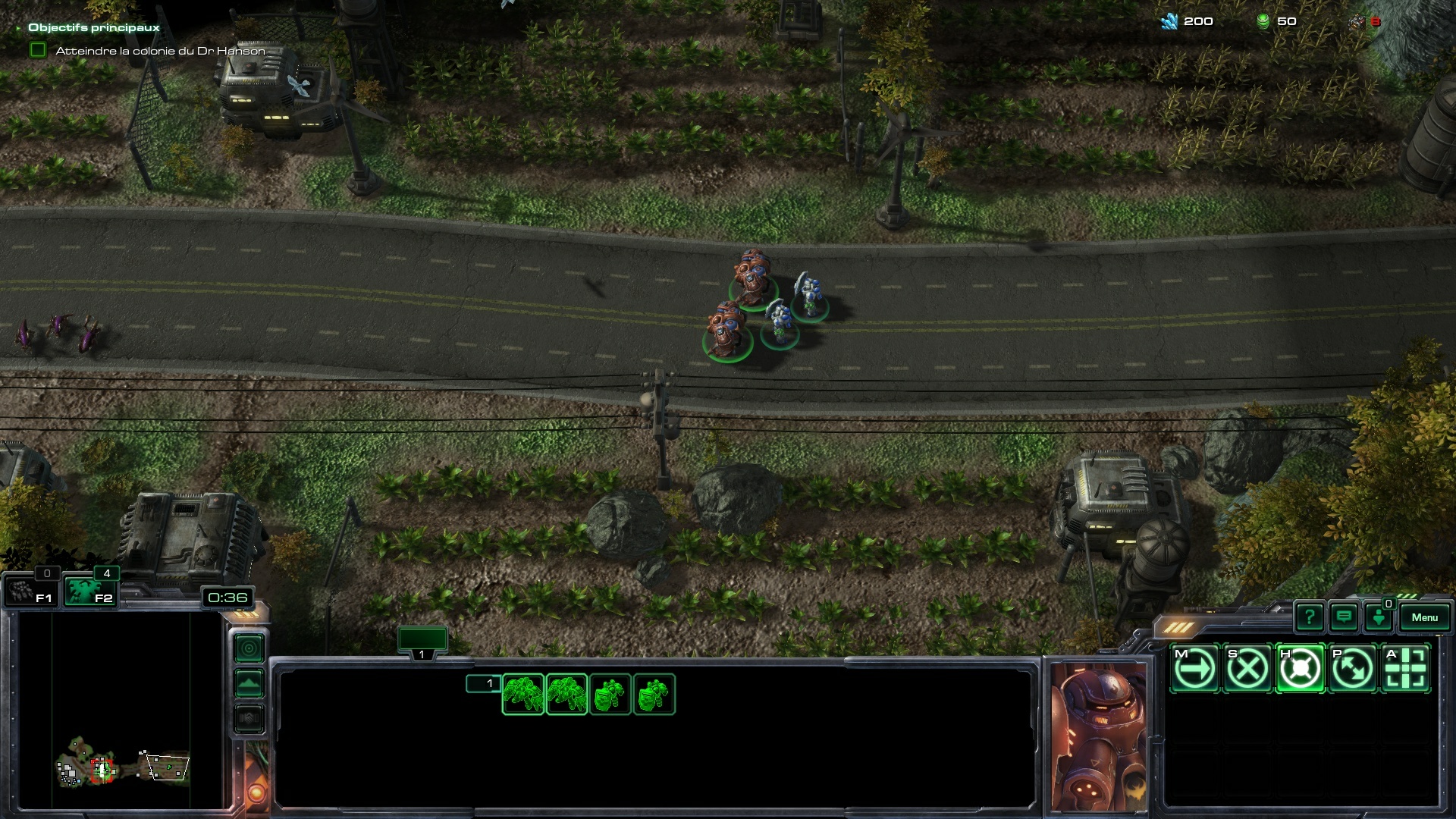The width and height of the screenshot is (1456, 819).
Task: Activate the Hold Position command
Action: pos(1300,669)
